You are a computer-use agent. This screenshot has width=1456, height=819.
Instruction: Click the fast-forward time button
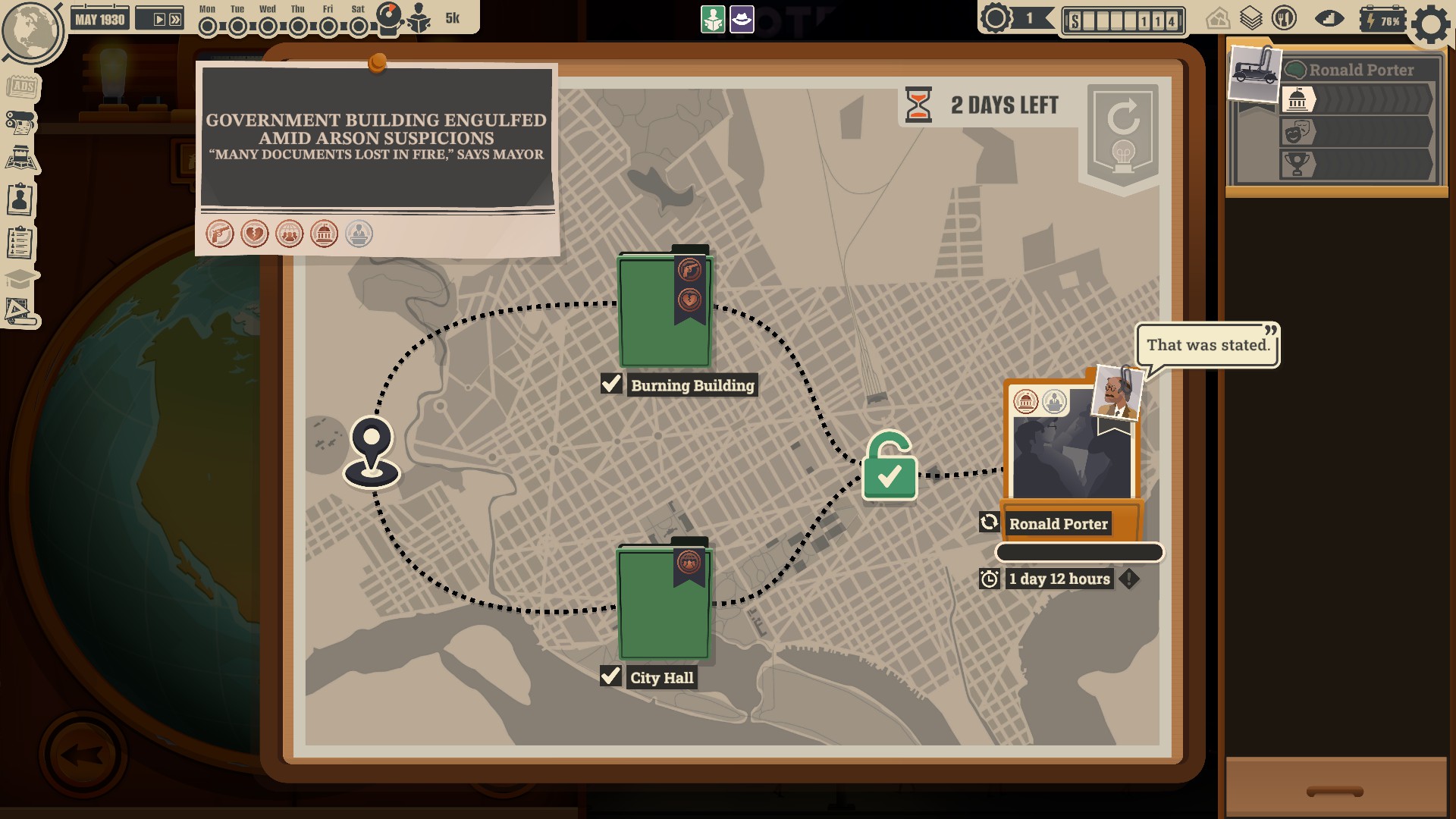(175, 20)
